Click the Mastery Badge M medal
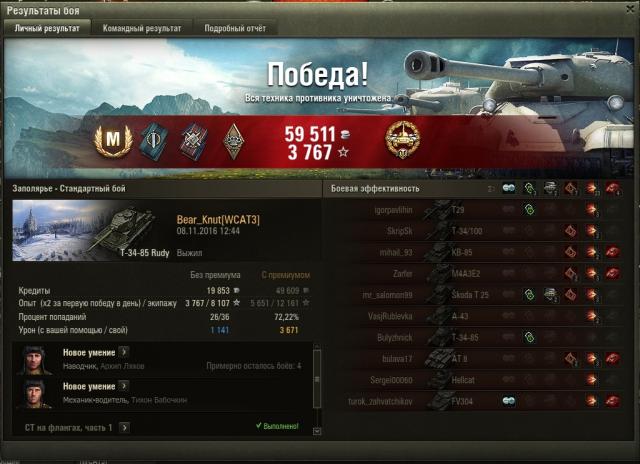 click(113, 141)
